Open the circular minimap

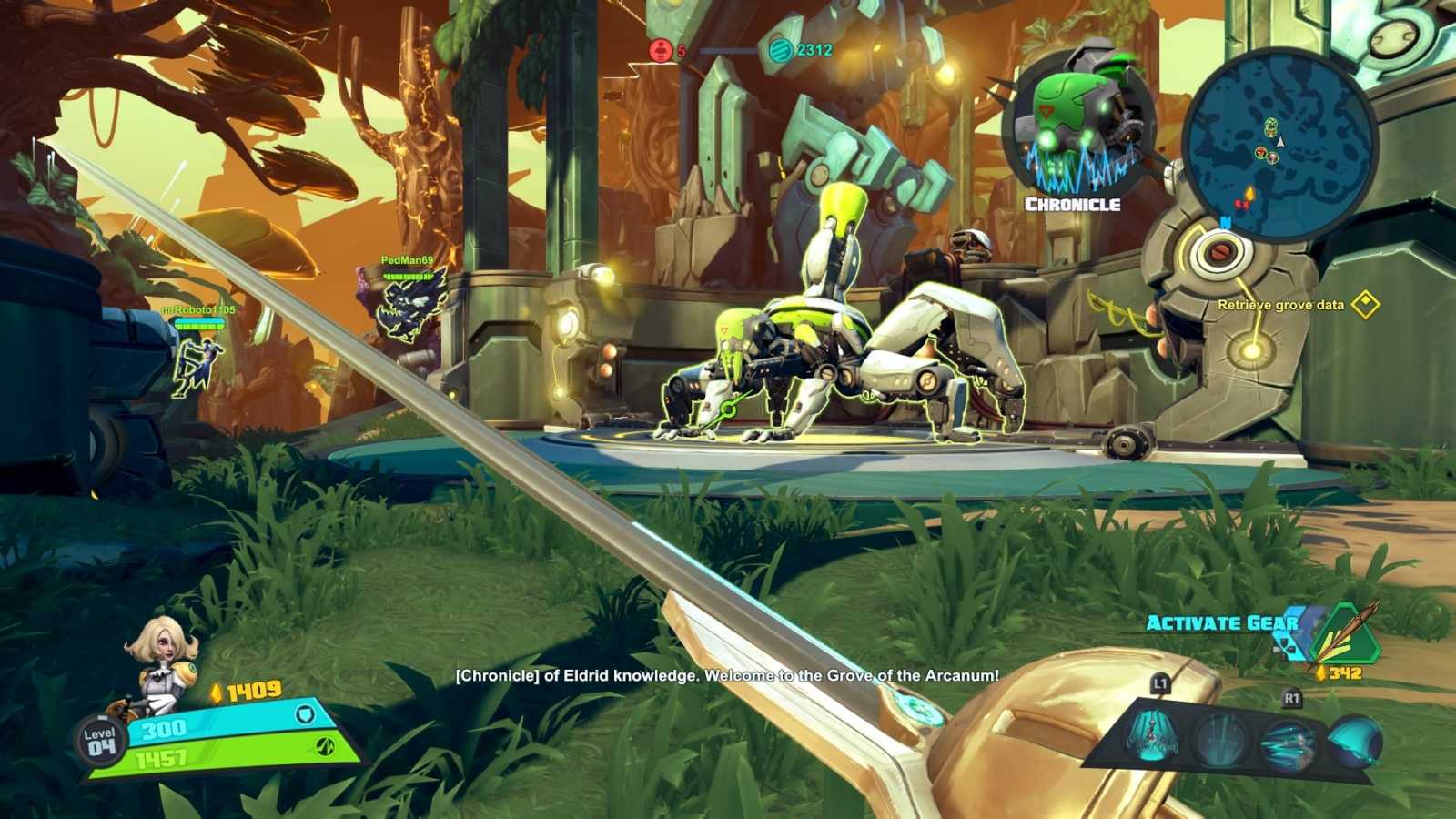coord(1281,144)
